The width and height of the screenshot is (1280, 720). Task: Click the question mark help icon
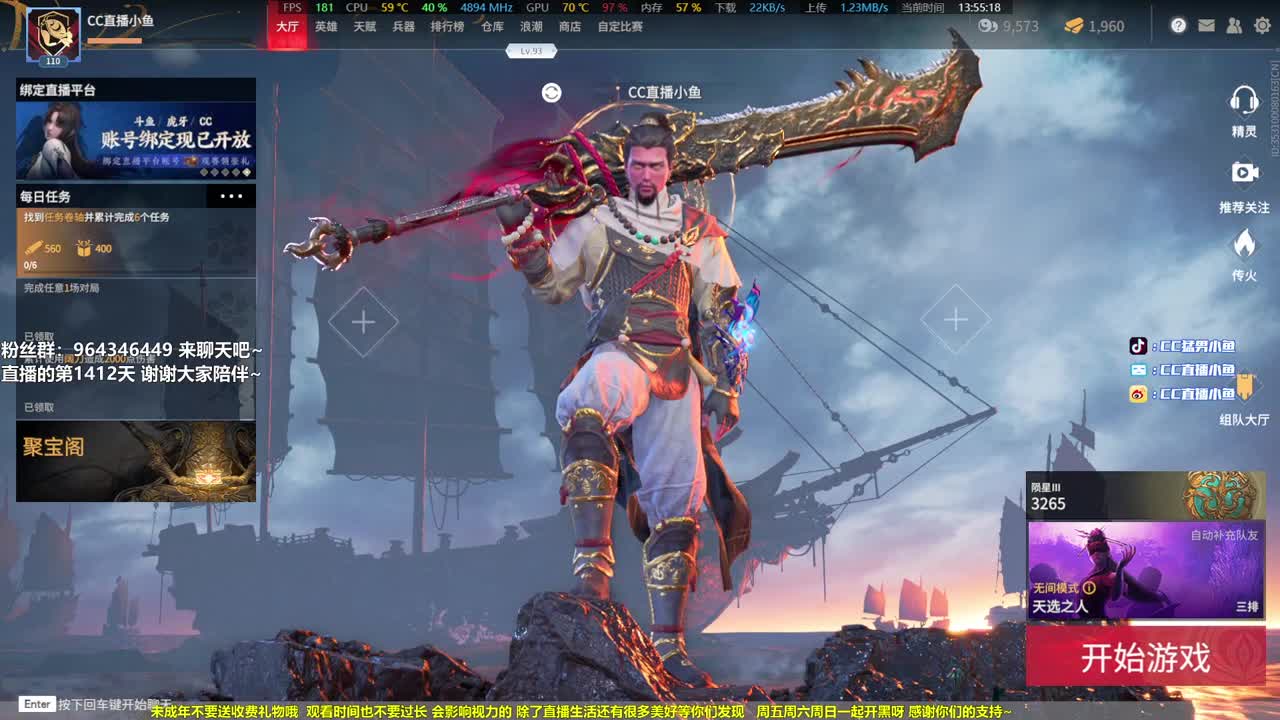[x=1179, y=25]
